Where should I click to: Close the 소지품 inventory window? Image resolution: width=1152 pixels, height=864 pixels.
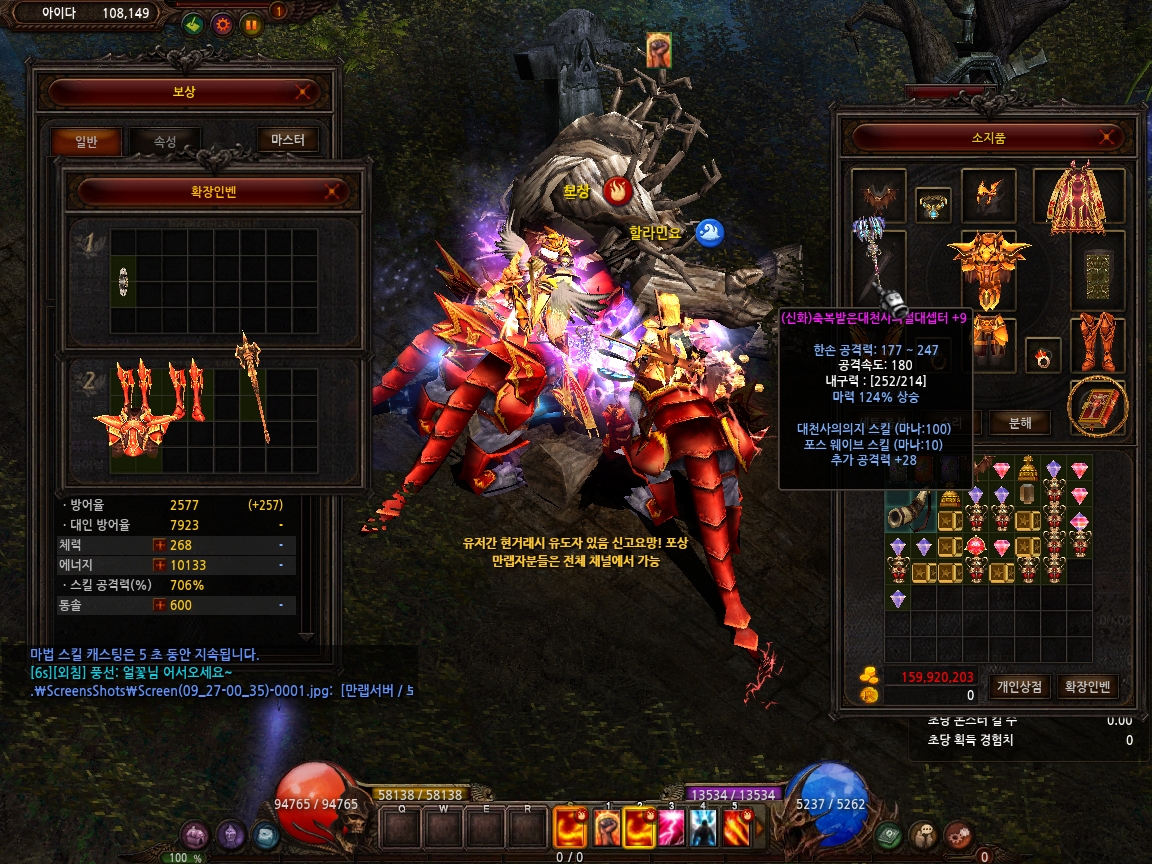pyautogui.click(x=1107, y=137)
